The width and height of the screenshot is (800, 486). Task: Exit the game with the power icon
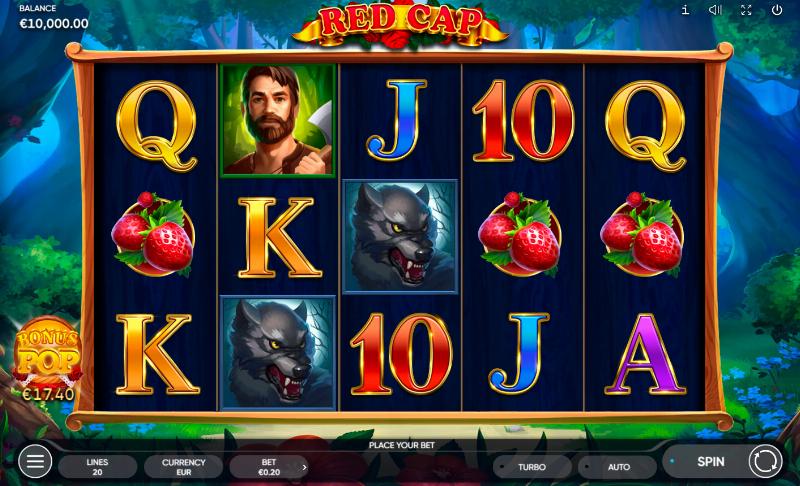coord(777,10)
